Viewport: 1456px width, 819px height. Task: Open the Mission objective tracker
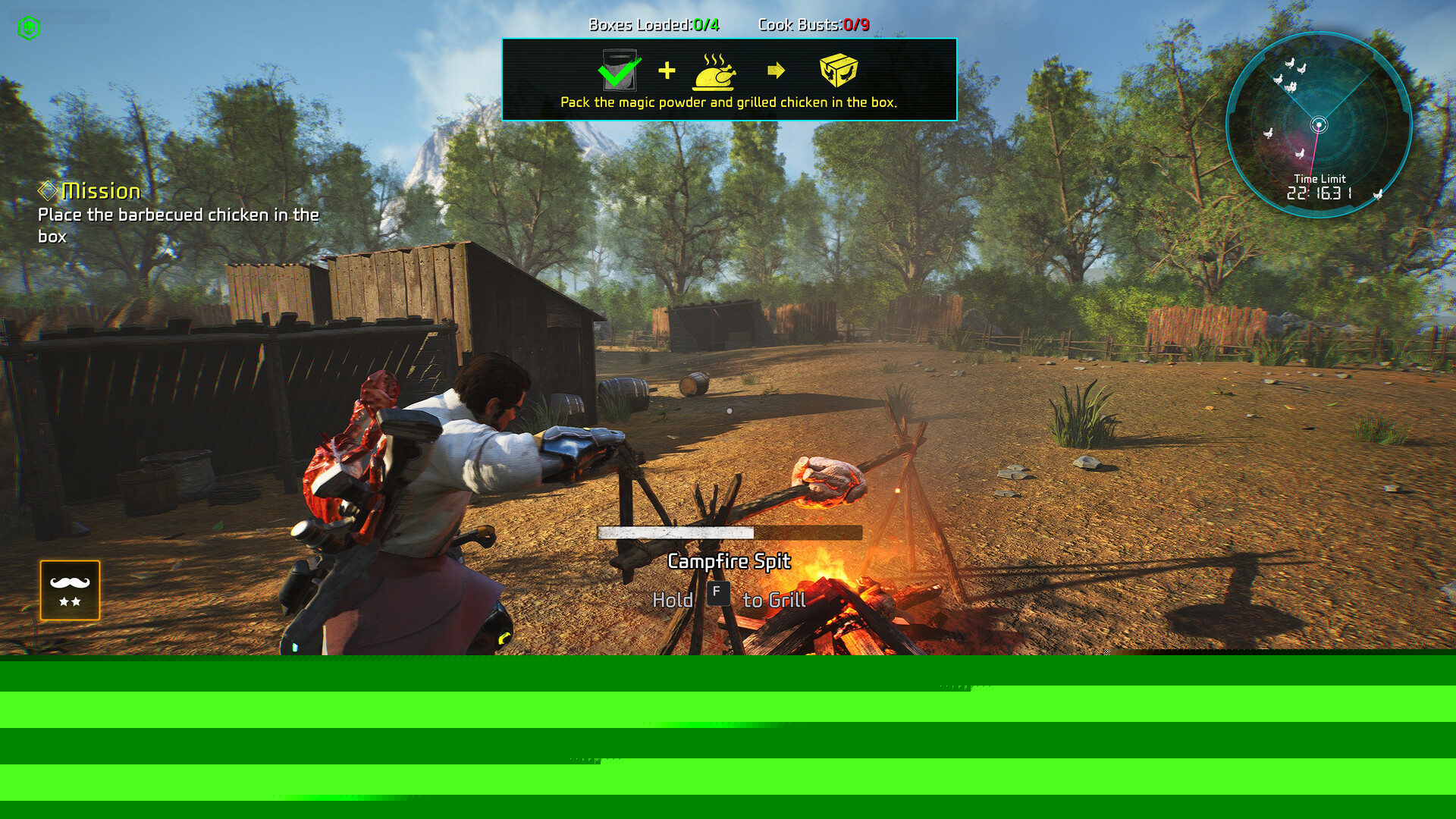pyautogui.click(x=101, y=191)
